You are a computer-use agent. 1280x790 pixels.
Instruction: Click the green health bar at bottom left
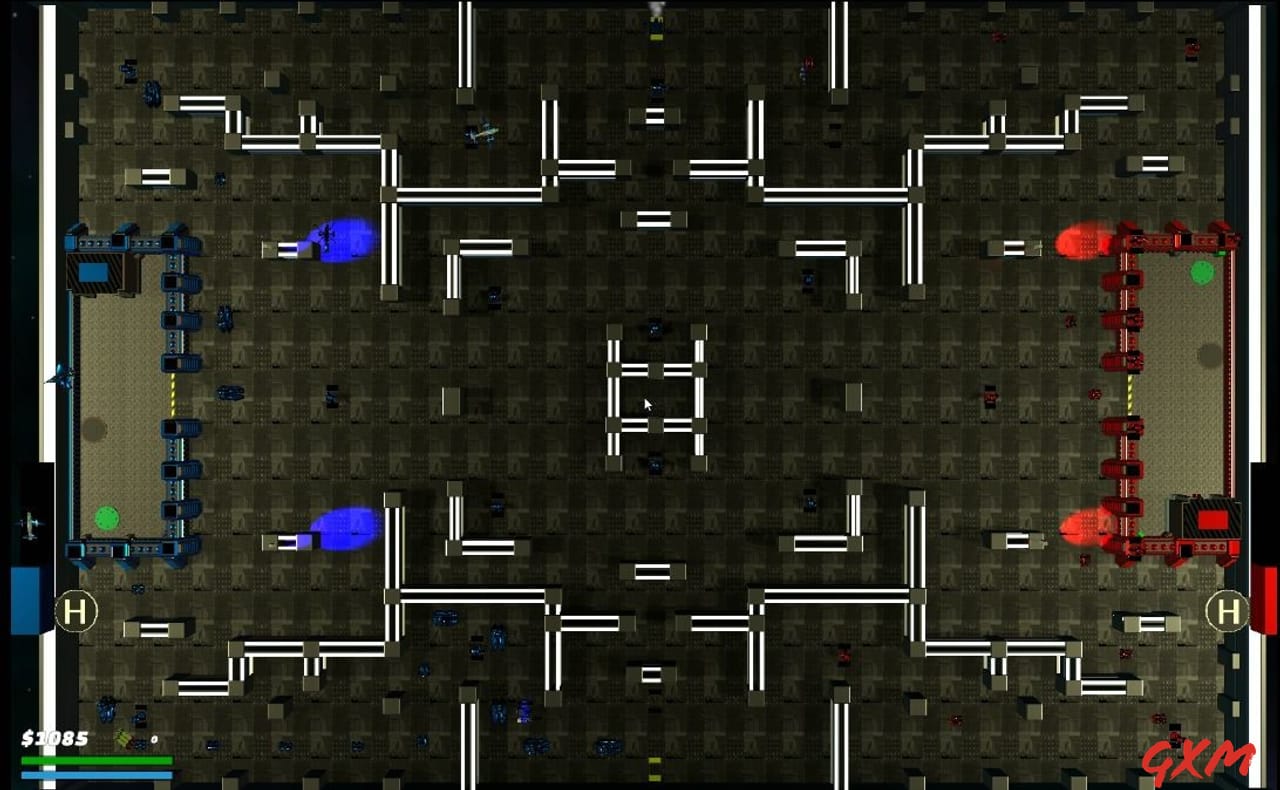[x=100, y=760]
